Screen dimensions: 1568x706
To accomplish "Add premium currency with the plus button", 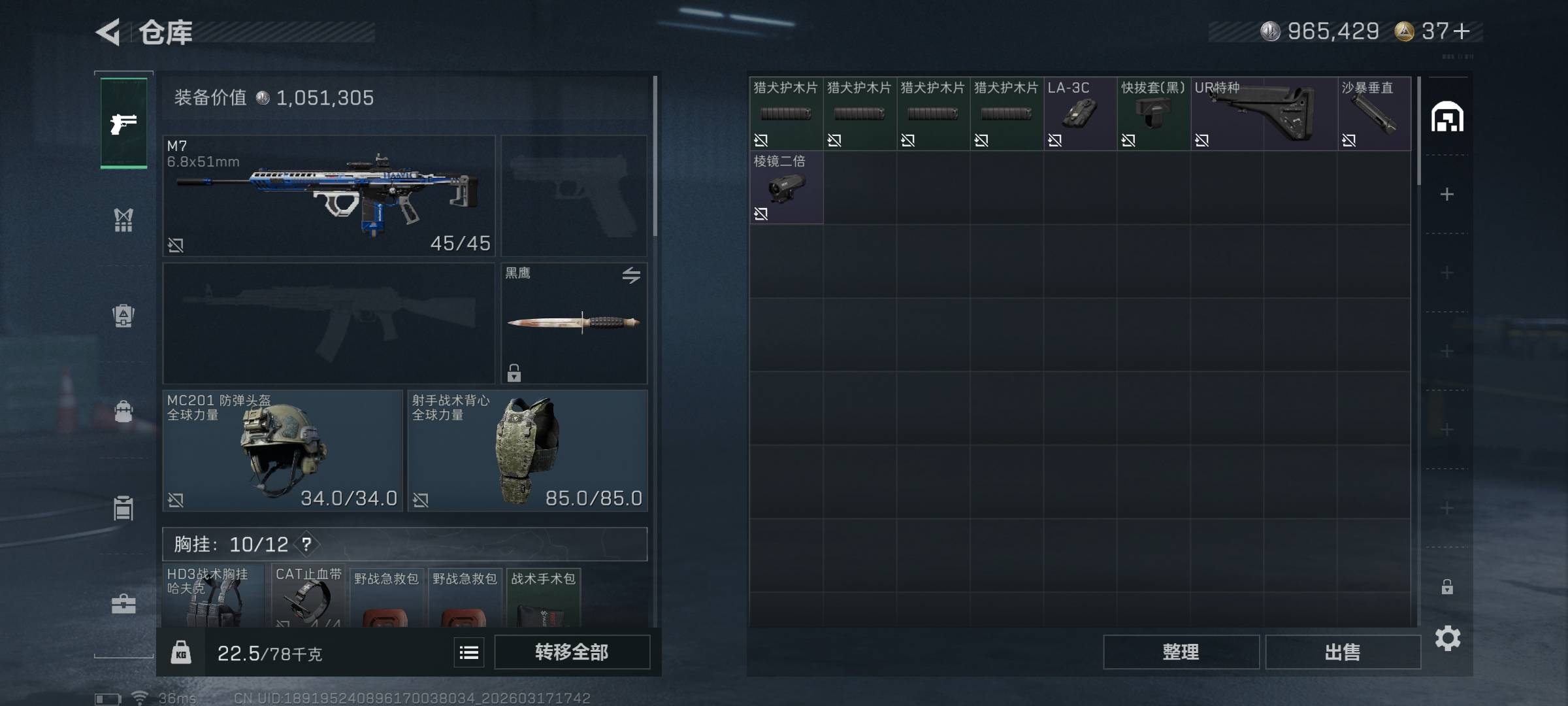I will point(1462,31).
